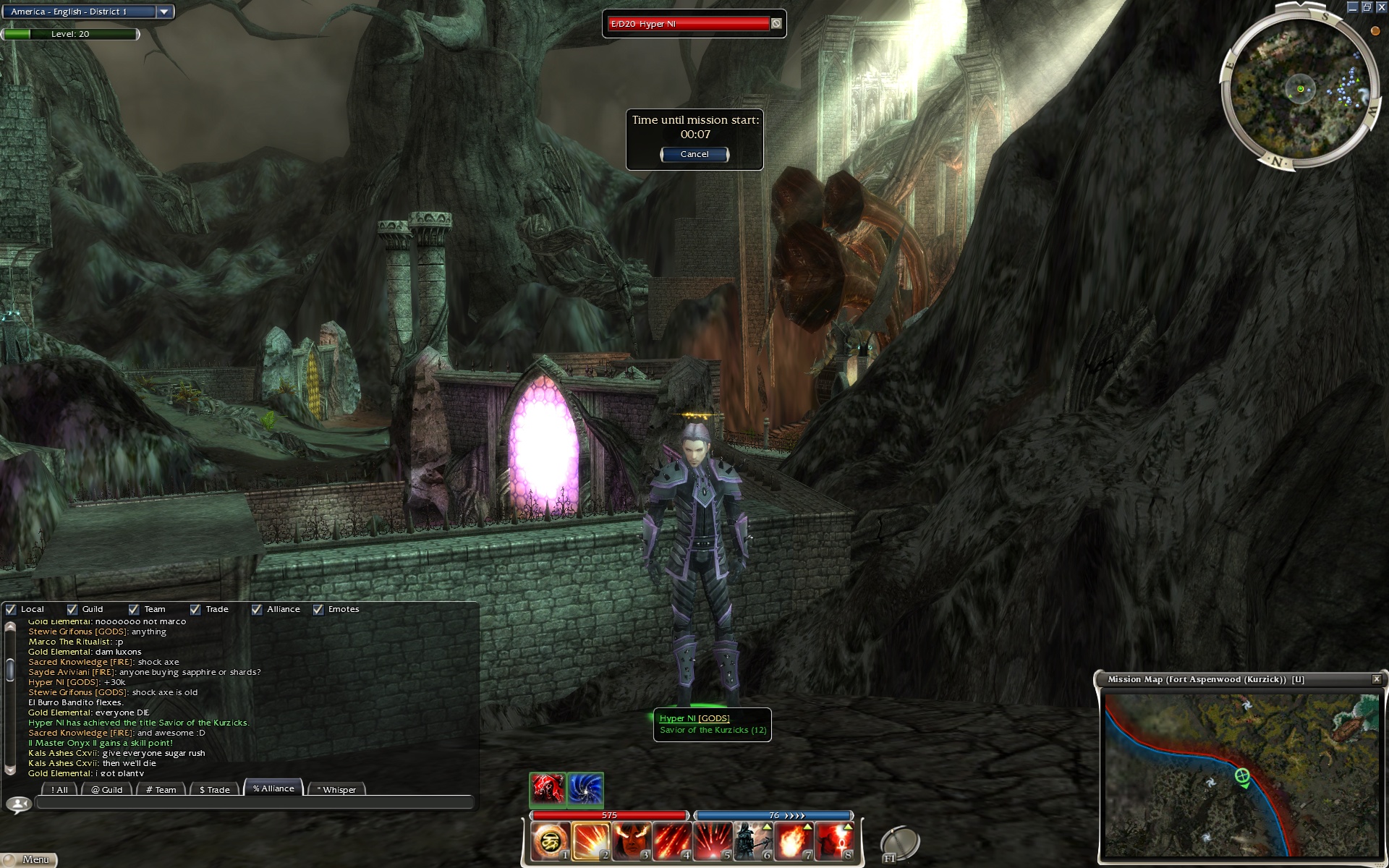Cancel the mission start countdown
The image size is (1389, 868).
[694, 154]
